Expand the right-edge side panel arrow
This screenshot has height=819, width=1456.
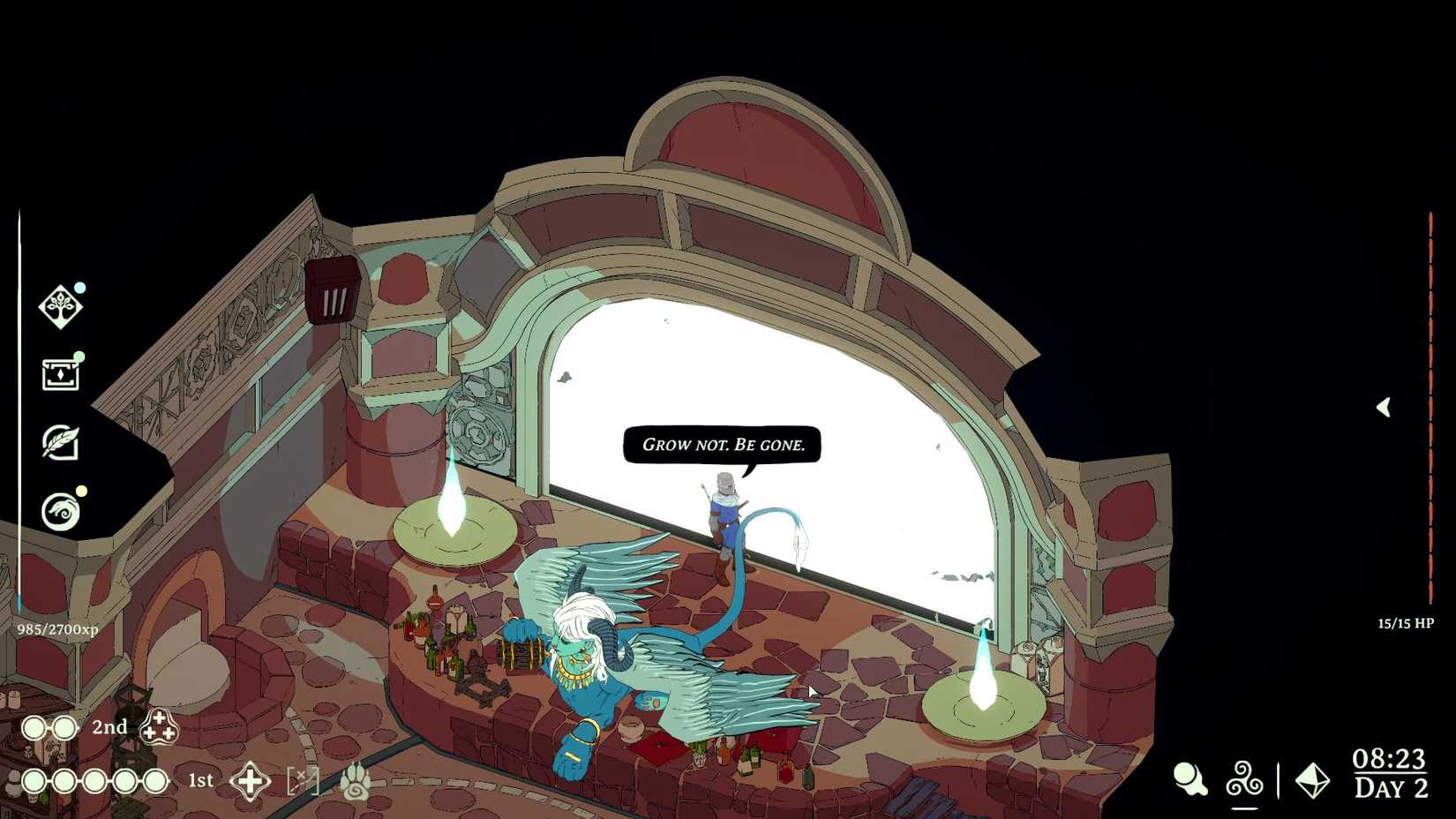pyautogui.click(x=1383, y=407)
